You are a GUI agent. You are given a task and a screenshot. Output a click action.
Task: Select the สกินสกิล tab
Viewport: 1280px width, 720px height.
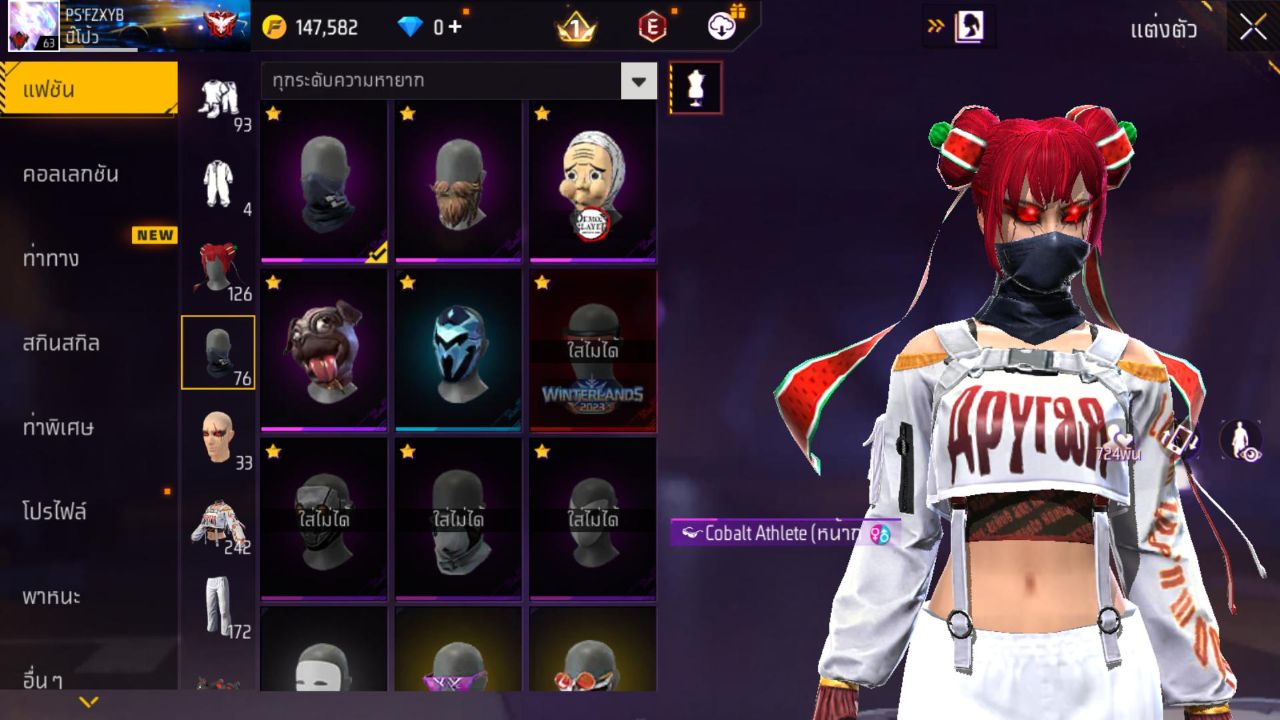click(x=61, y=343)
